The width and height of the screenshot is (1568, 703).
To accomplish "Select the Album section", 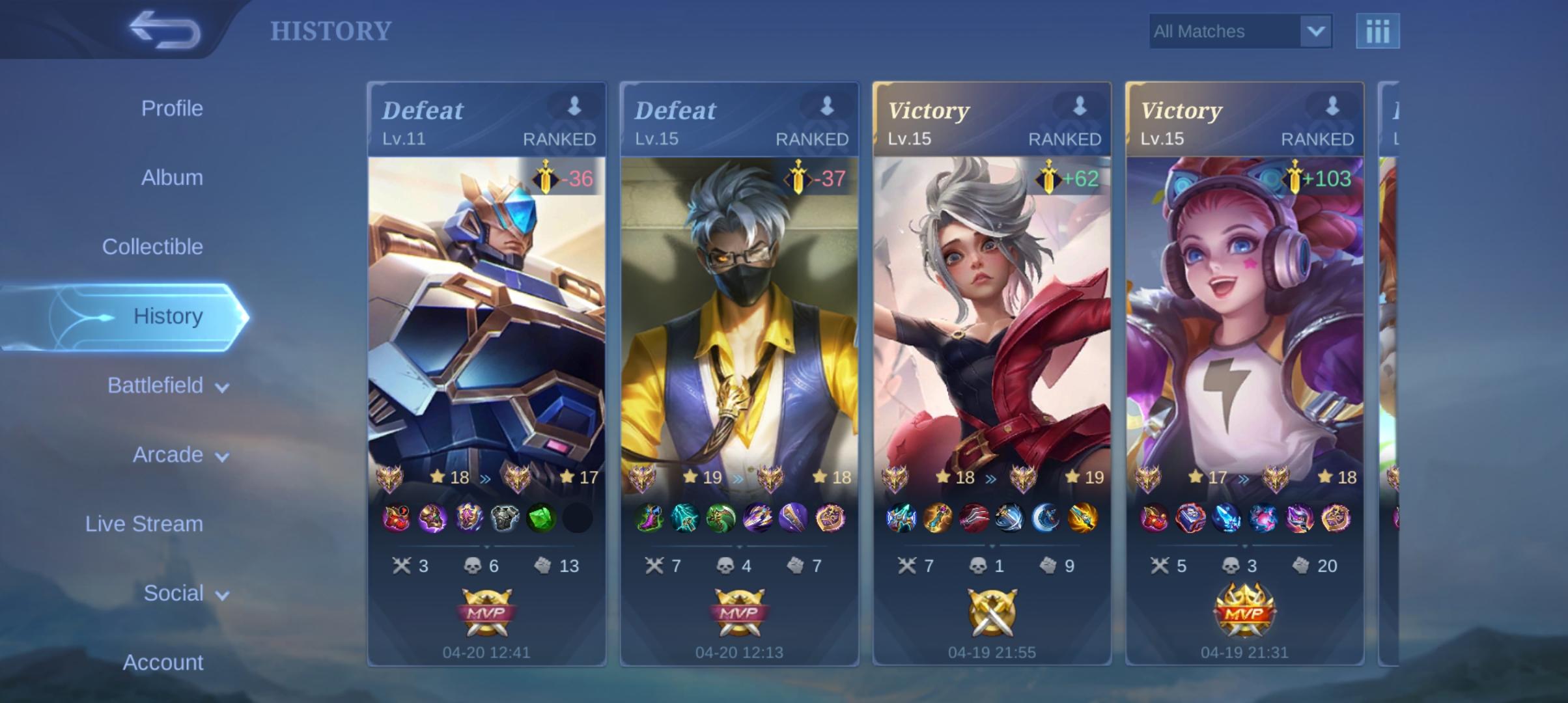I will tap(171, 177).
